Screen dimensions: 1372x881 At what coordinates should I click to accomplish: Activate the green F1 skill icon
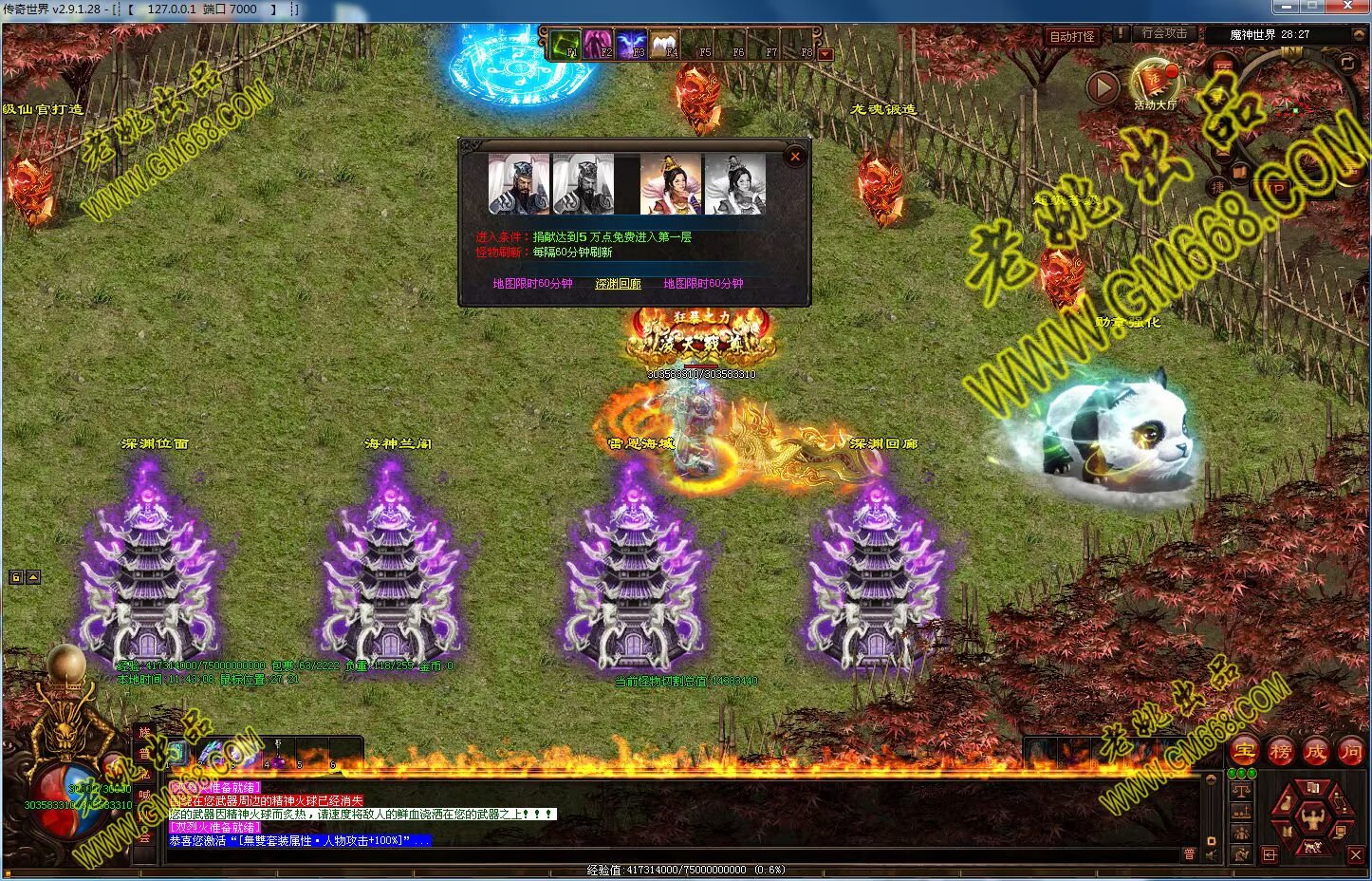click(x=566, y=45)
